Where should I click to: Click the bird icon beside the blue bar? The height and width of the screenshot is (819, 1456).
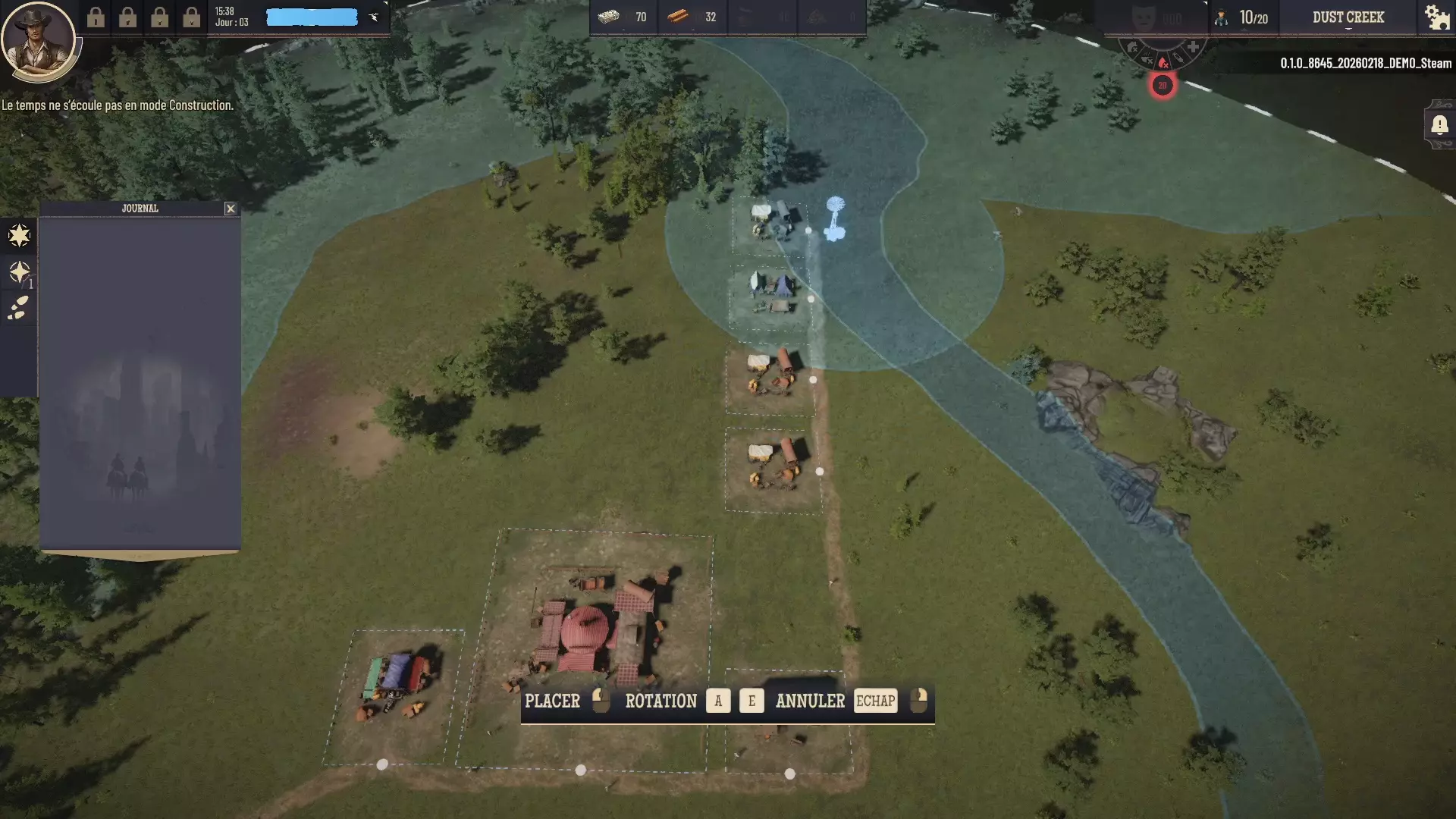coord(374,17)
